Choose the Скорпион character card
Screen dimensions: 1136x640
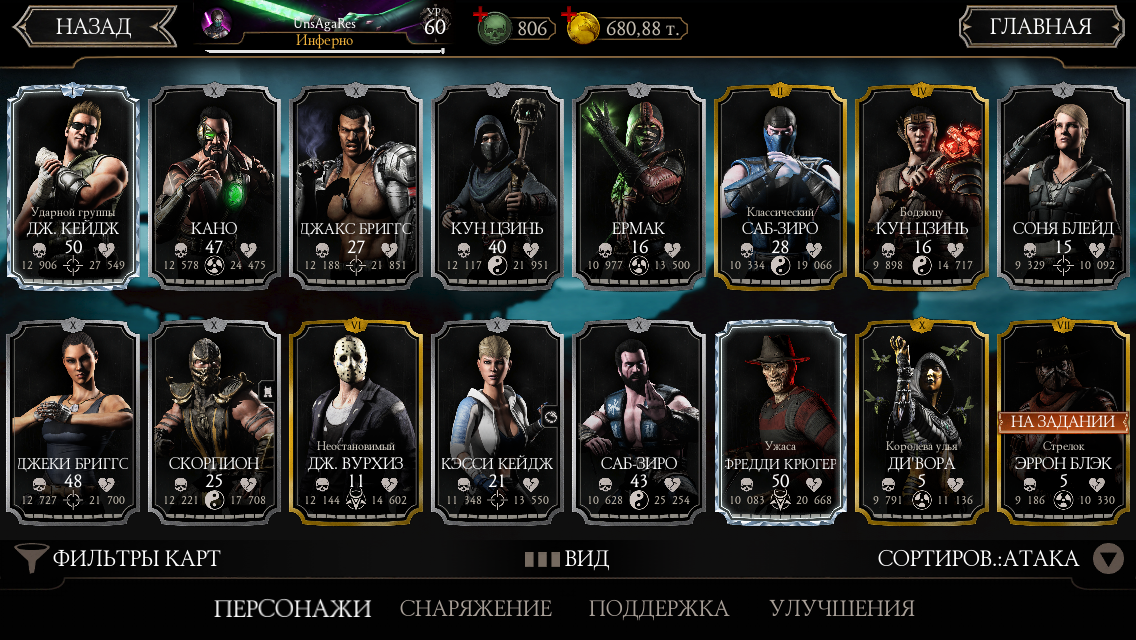215,422
